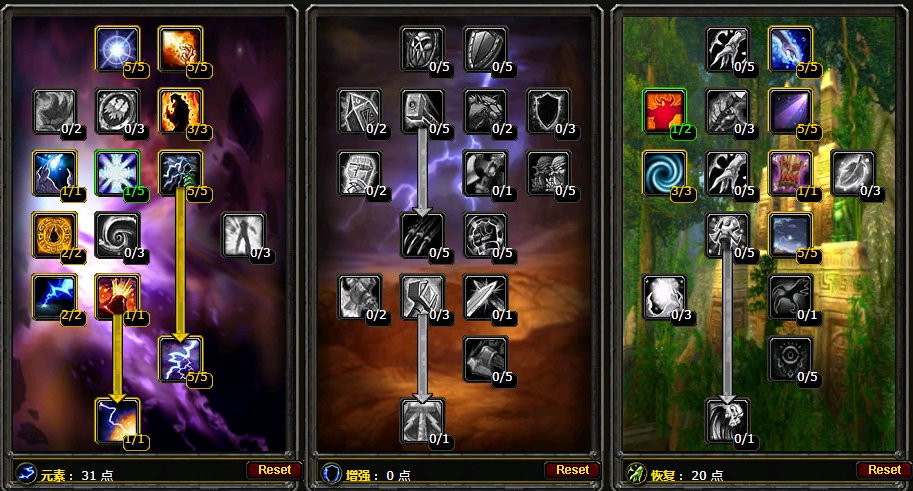Screen dimensions: 913x491
Task: Select the bottom Enhancement talent at 0/1
Action: point(423,420)
